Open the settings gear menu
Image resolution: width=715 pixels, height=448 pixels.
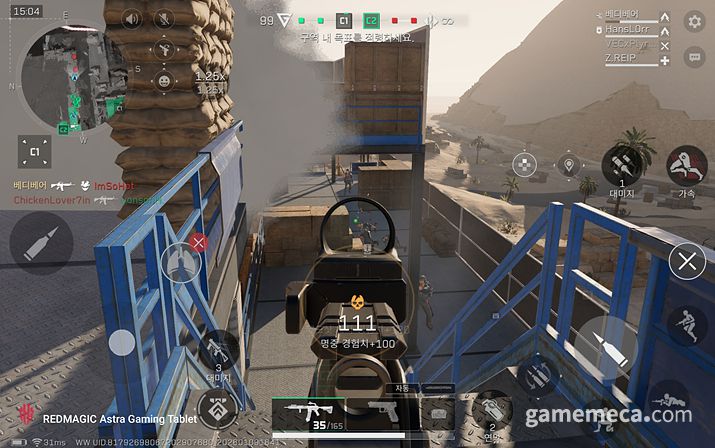(694, 21)
